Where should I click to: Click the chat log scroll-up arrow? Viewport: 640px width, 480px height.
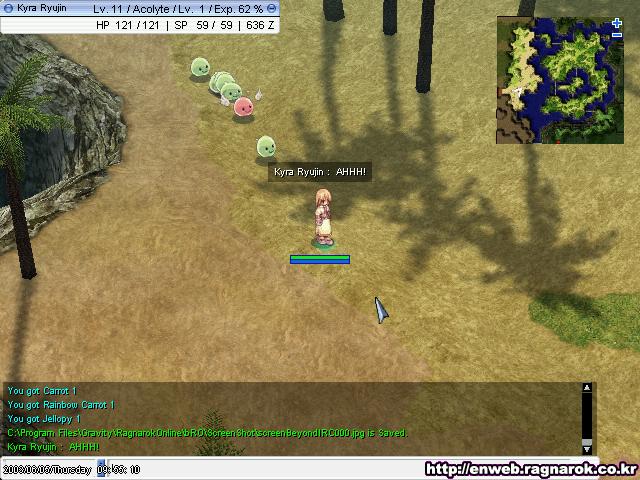pyautogui.click(x=587, y=388)
